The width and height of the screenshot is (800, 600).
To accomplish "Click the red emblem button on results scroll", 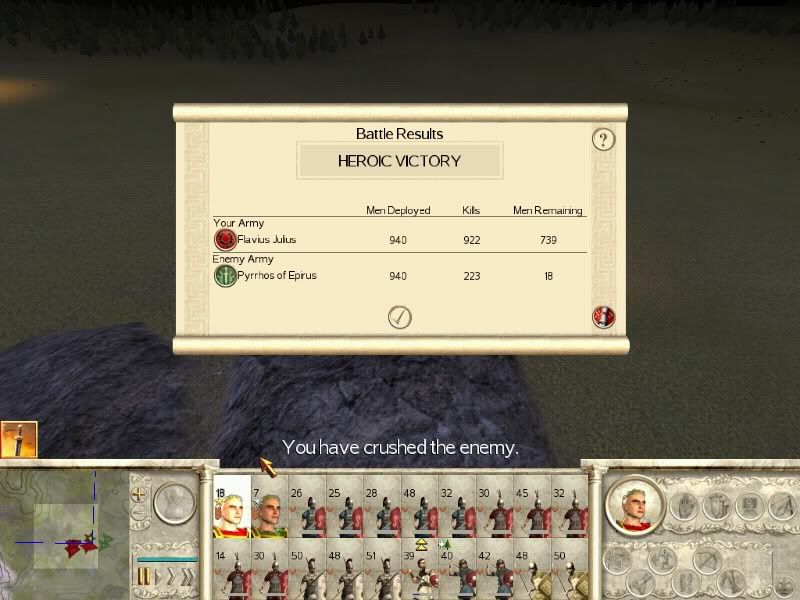I will pos(602,317).
